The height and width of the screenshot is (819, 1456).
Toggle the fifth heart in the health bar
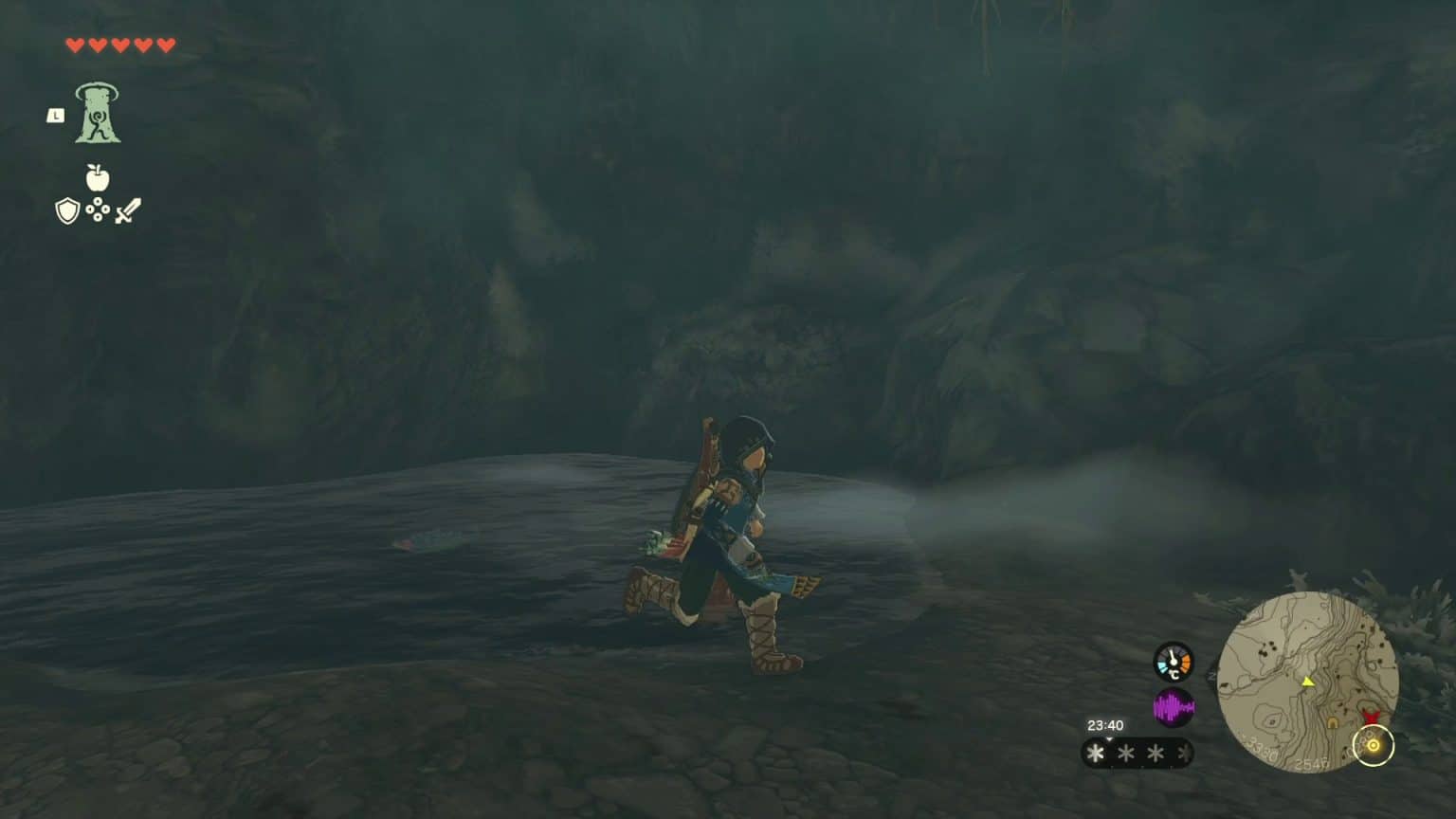coord(165,45)
